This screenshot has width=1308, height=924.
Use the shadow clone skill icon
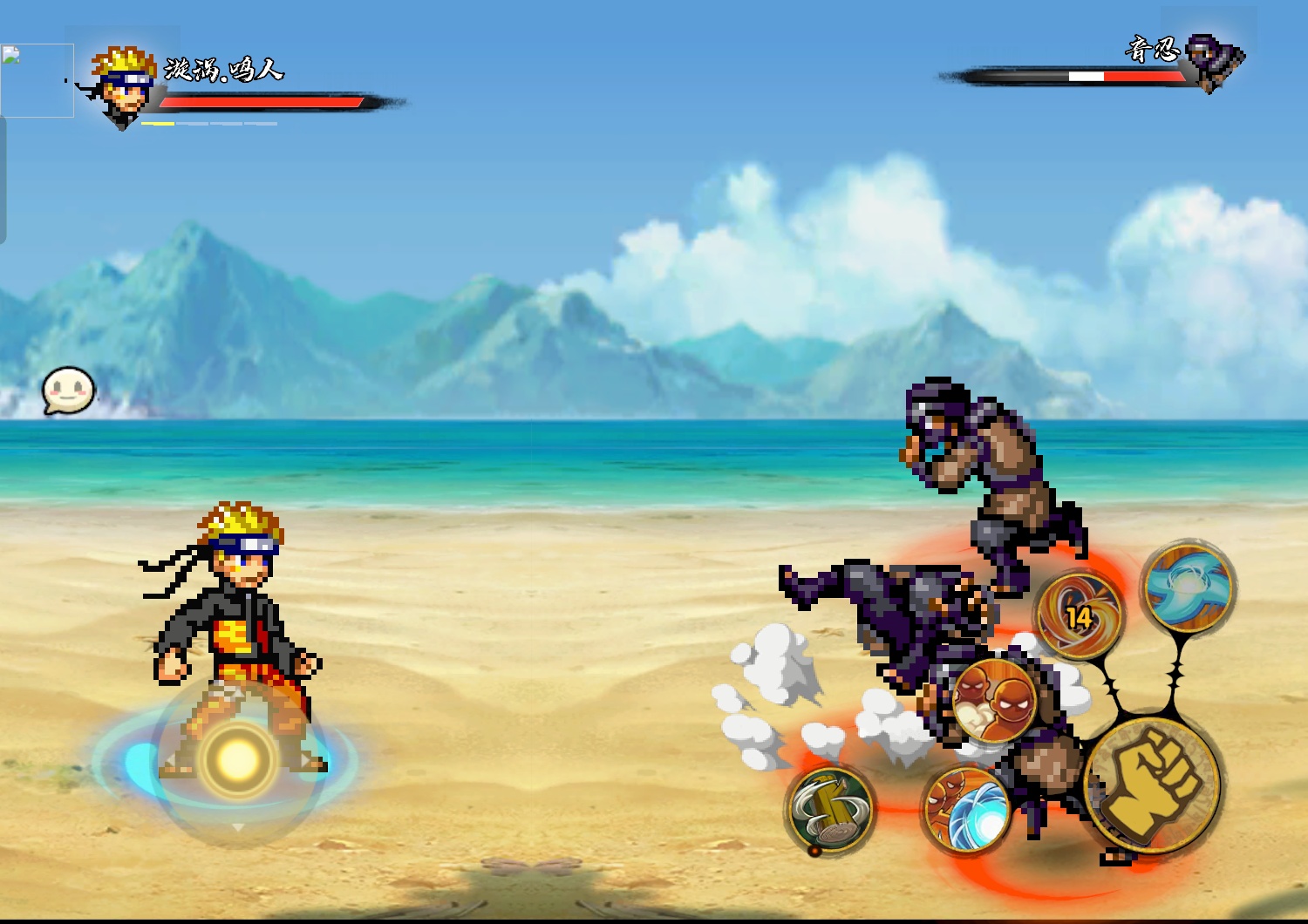point(994,700)
